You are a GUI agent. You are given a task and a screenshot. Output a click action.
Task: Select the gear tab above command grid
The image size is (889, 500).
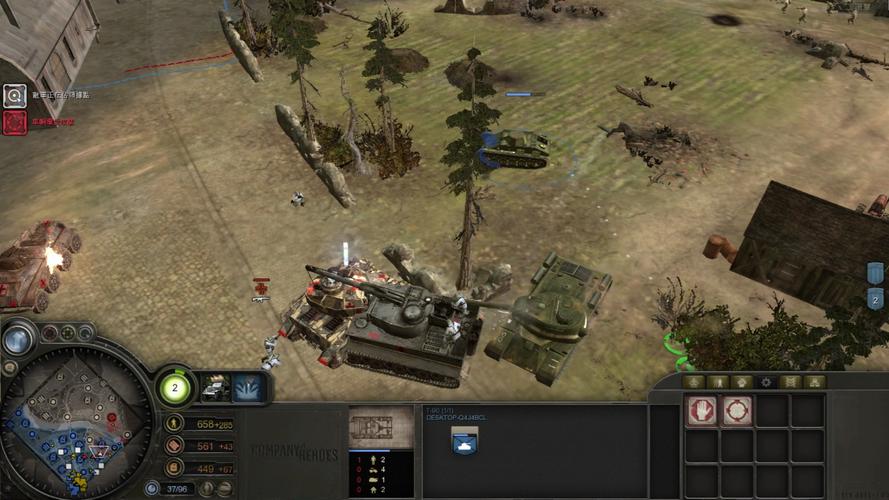766,382
